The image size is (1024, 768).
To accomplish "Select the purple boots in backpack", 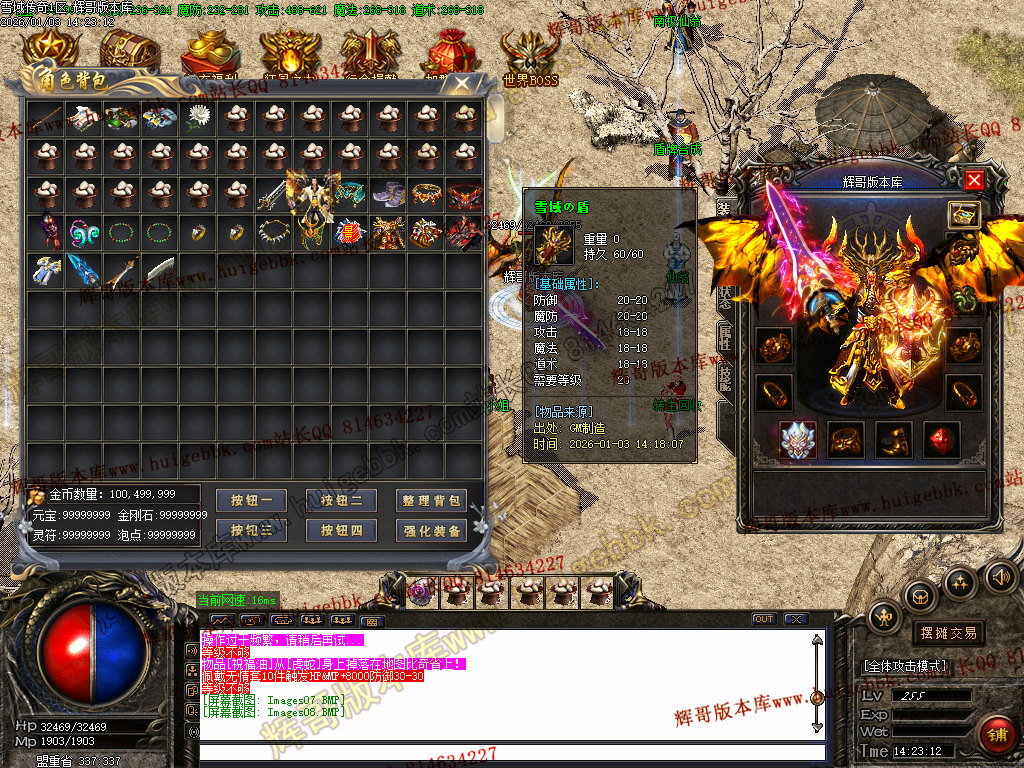I will (x=388, y=194).
